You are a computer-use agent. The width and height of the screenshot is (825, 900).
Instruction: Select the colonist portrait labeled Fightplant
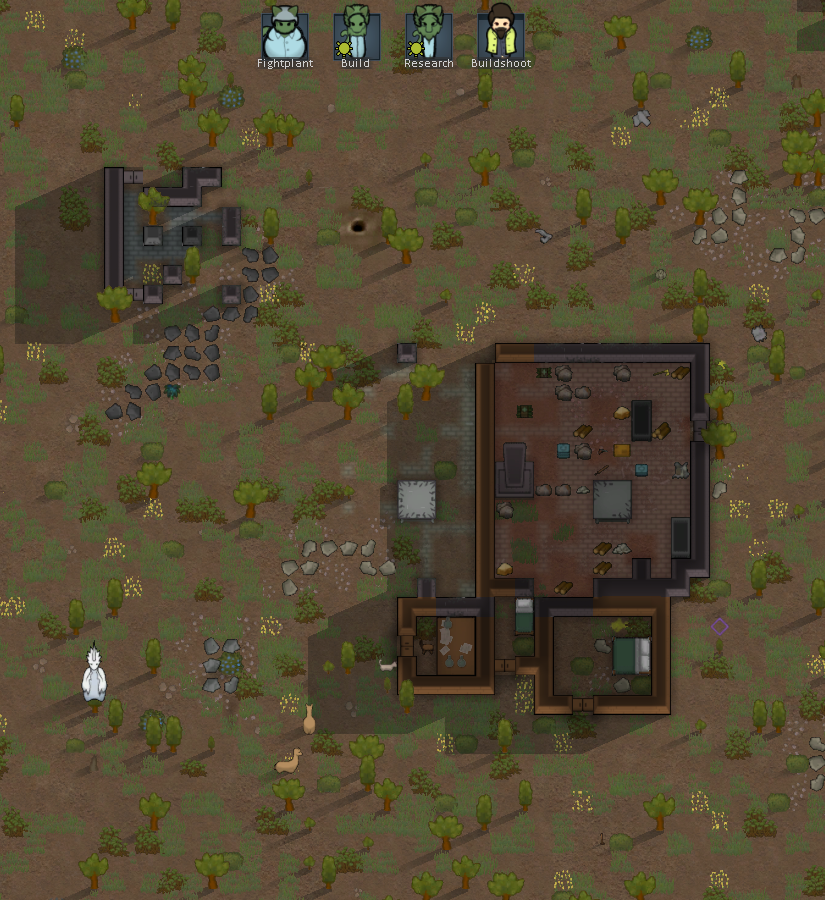coord(285,34)
